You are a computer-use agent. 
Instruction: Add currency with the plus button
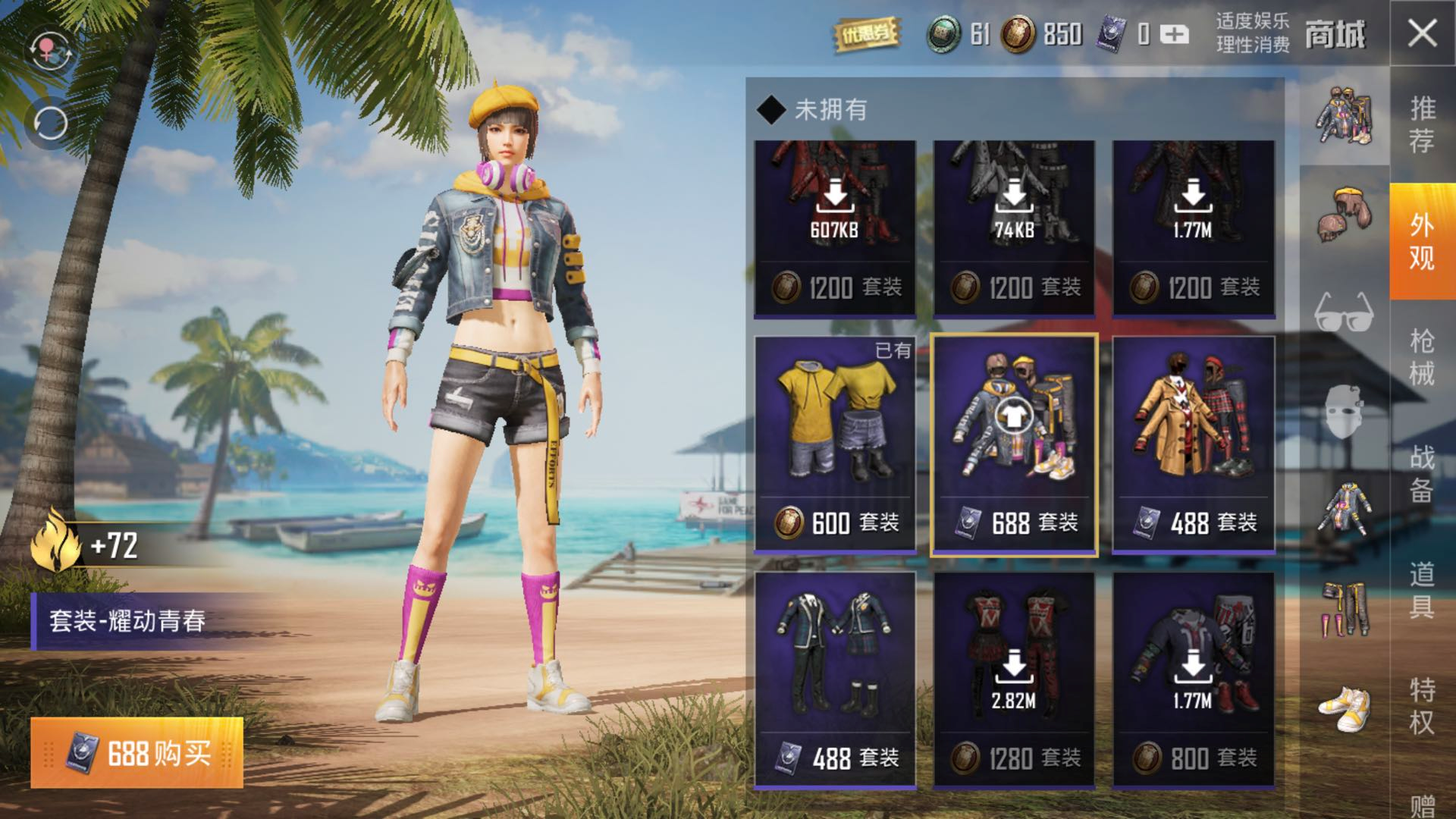1175,34
